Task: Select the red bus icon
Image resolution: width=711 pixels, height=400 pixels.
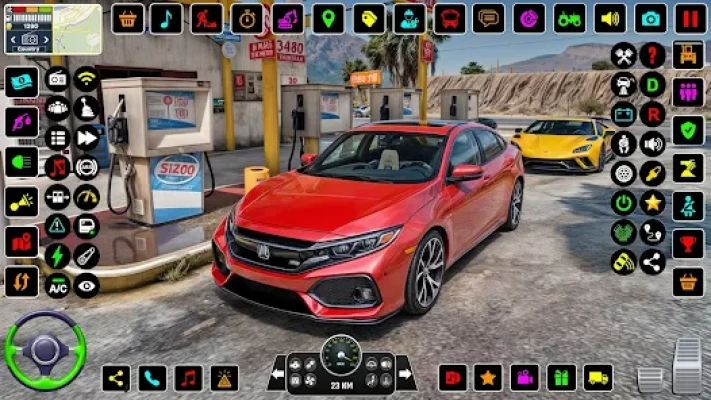Action: (x=449, y=18)
